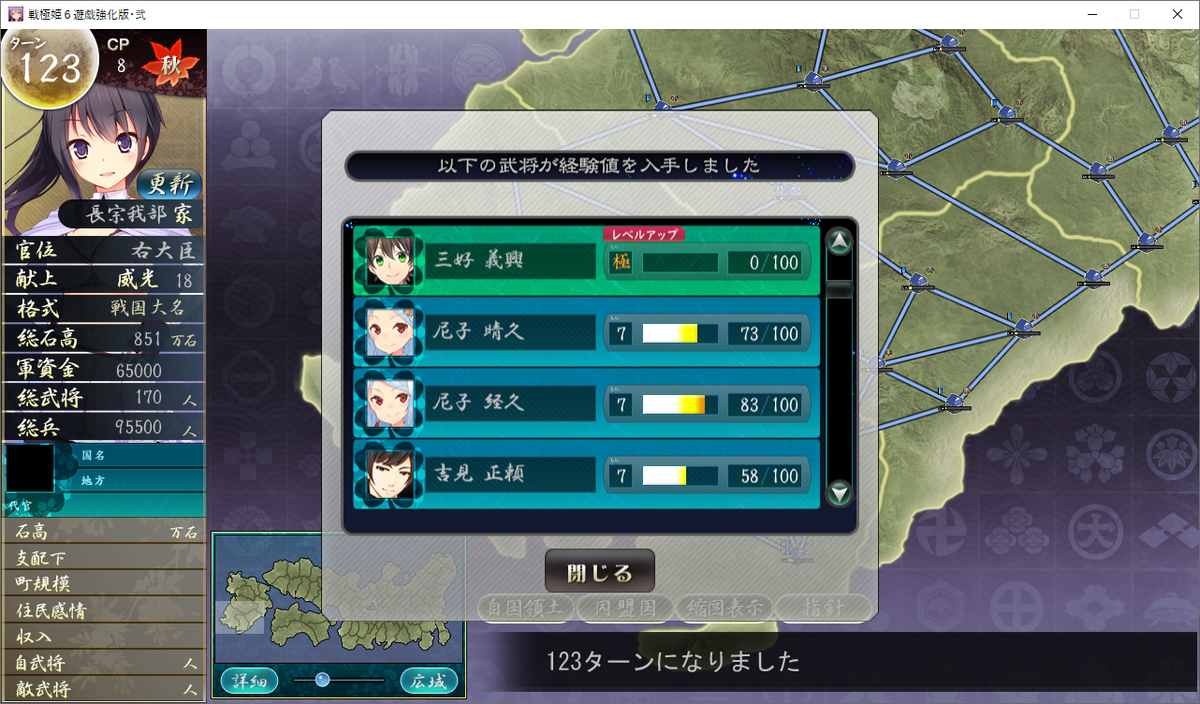Image resolution: width=1200 pixels, height=704 pixels.
Task: Click the list's scroll up arrow
Action: tap(840, 241)
